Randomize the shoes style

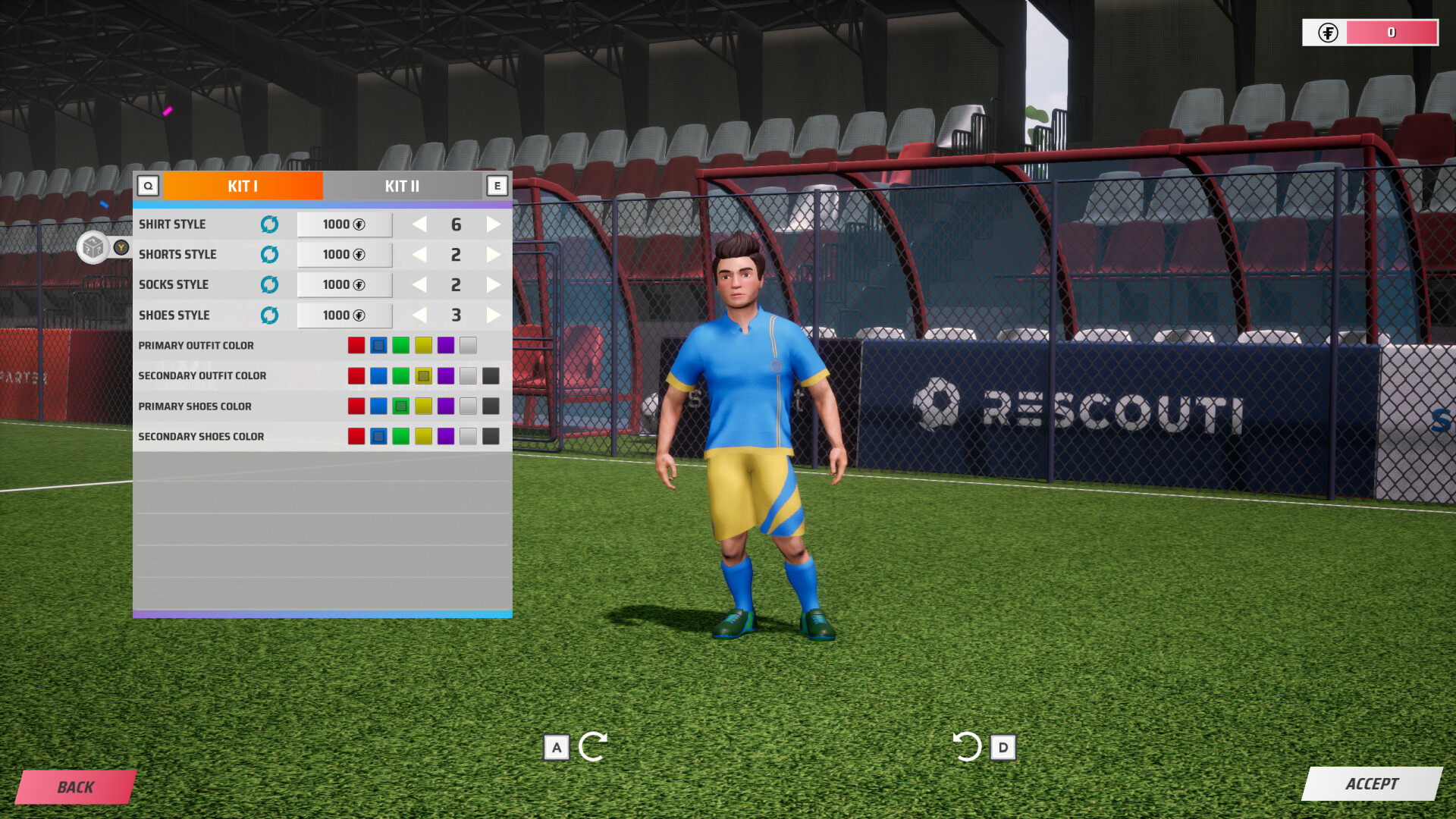tap(269, 315)
